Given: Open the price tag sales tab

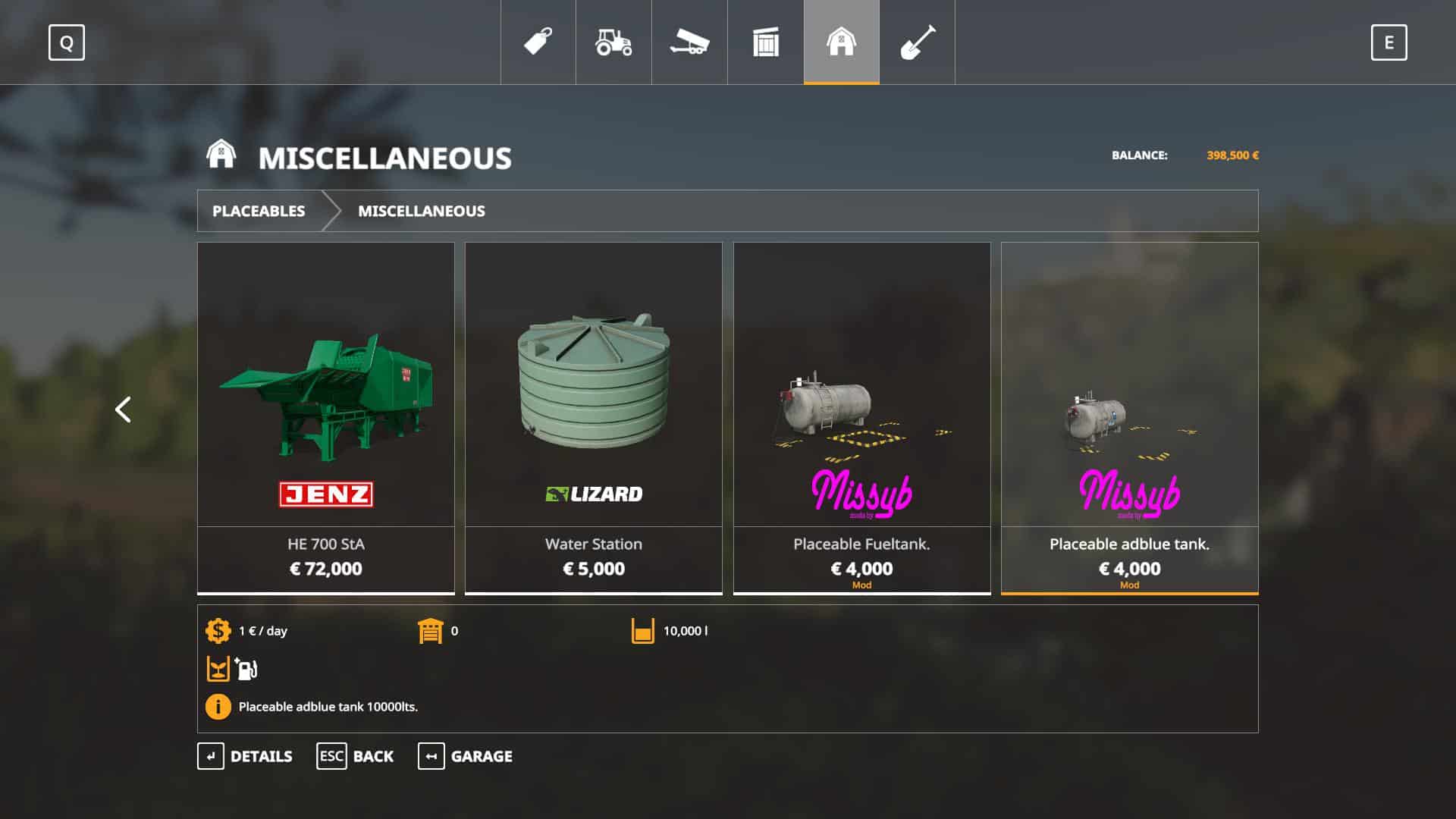Looking at the screenshot, I should (x=538, y=42).
